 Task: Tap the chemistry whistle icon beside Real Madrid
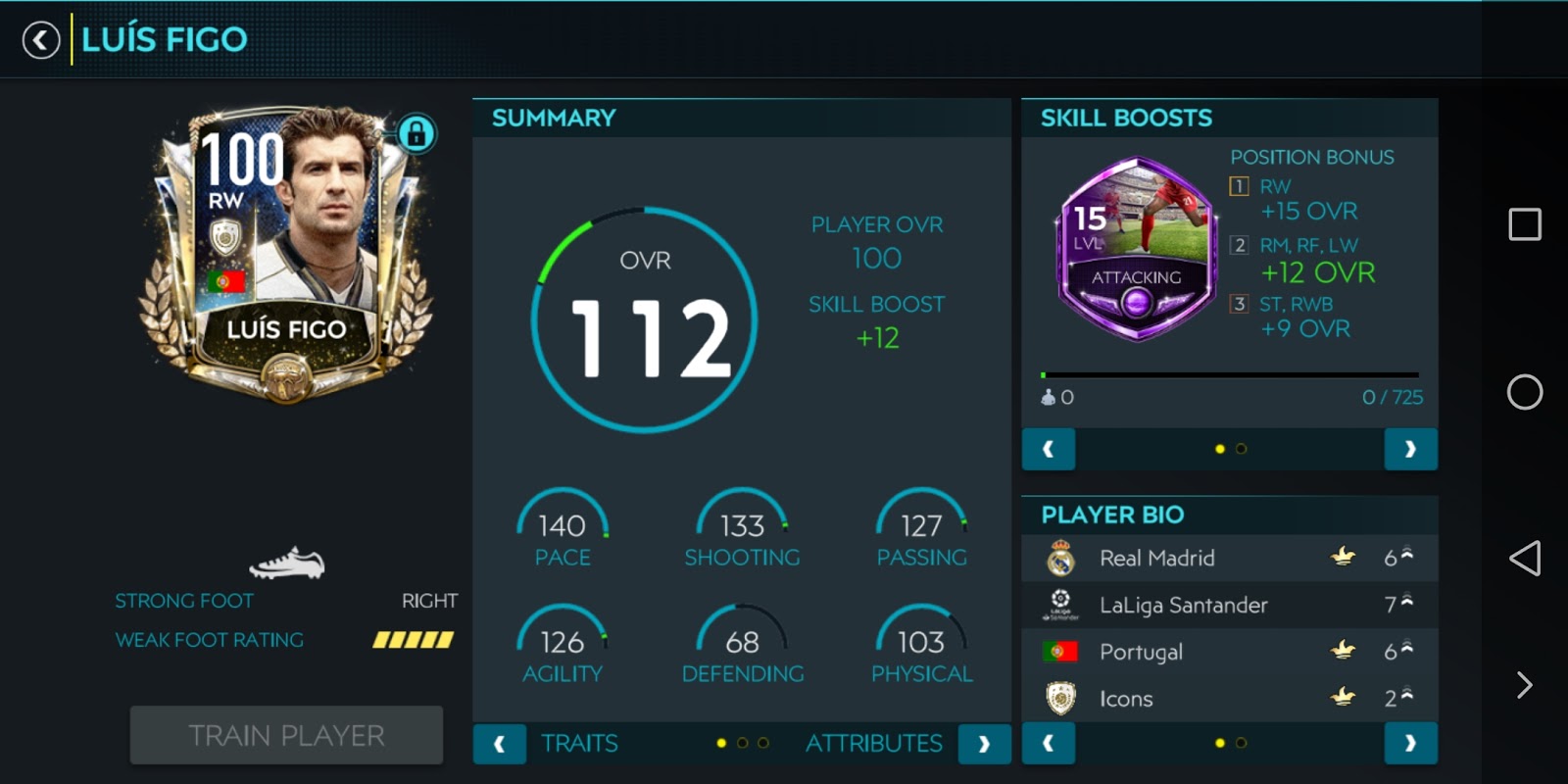point(1345,557)
